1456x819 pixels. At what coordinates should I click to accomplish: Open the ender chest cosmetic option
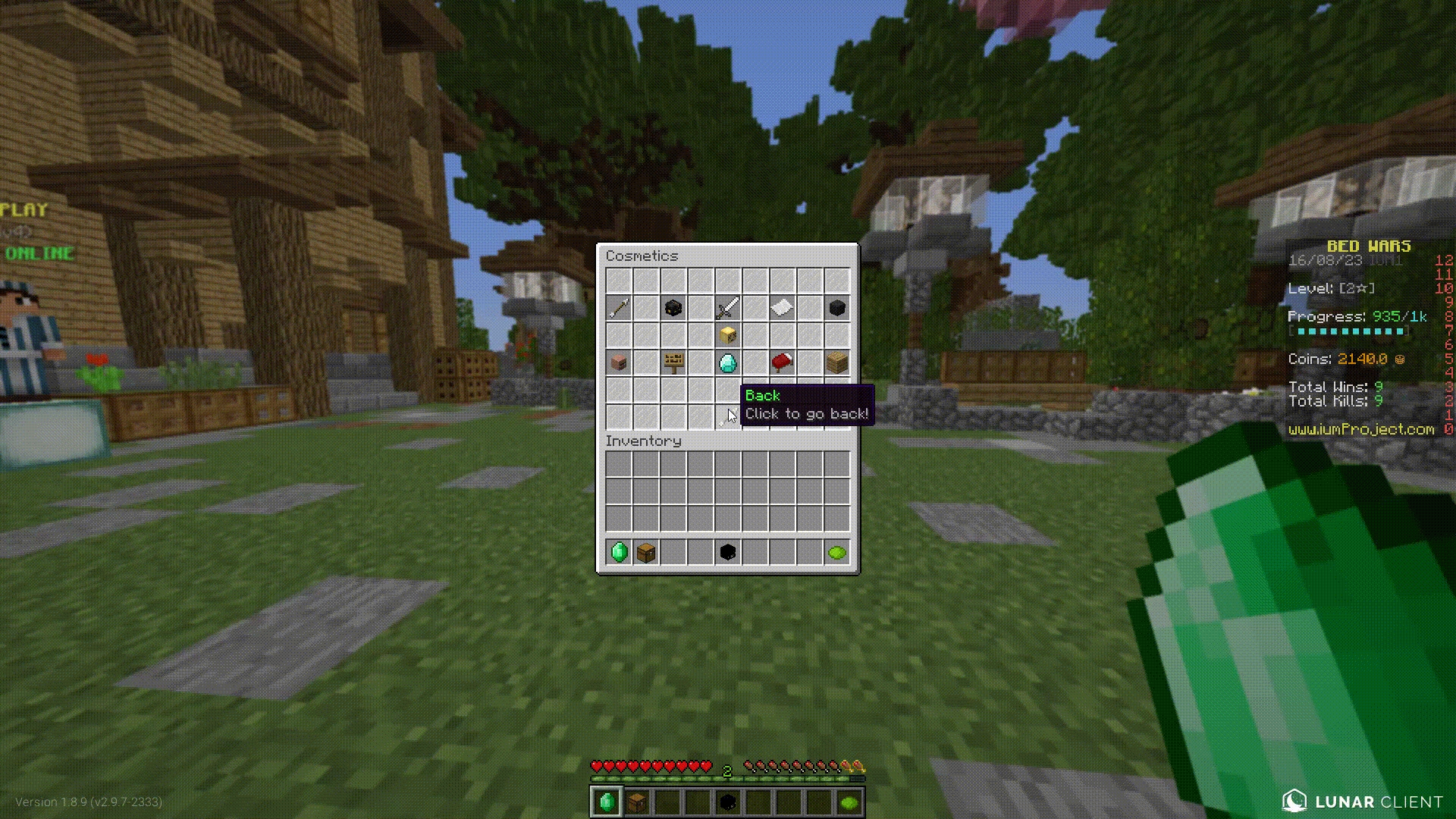pos(673,308)
